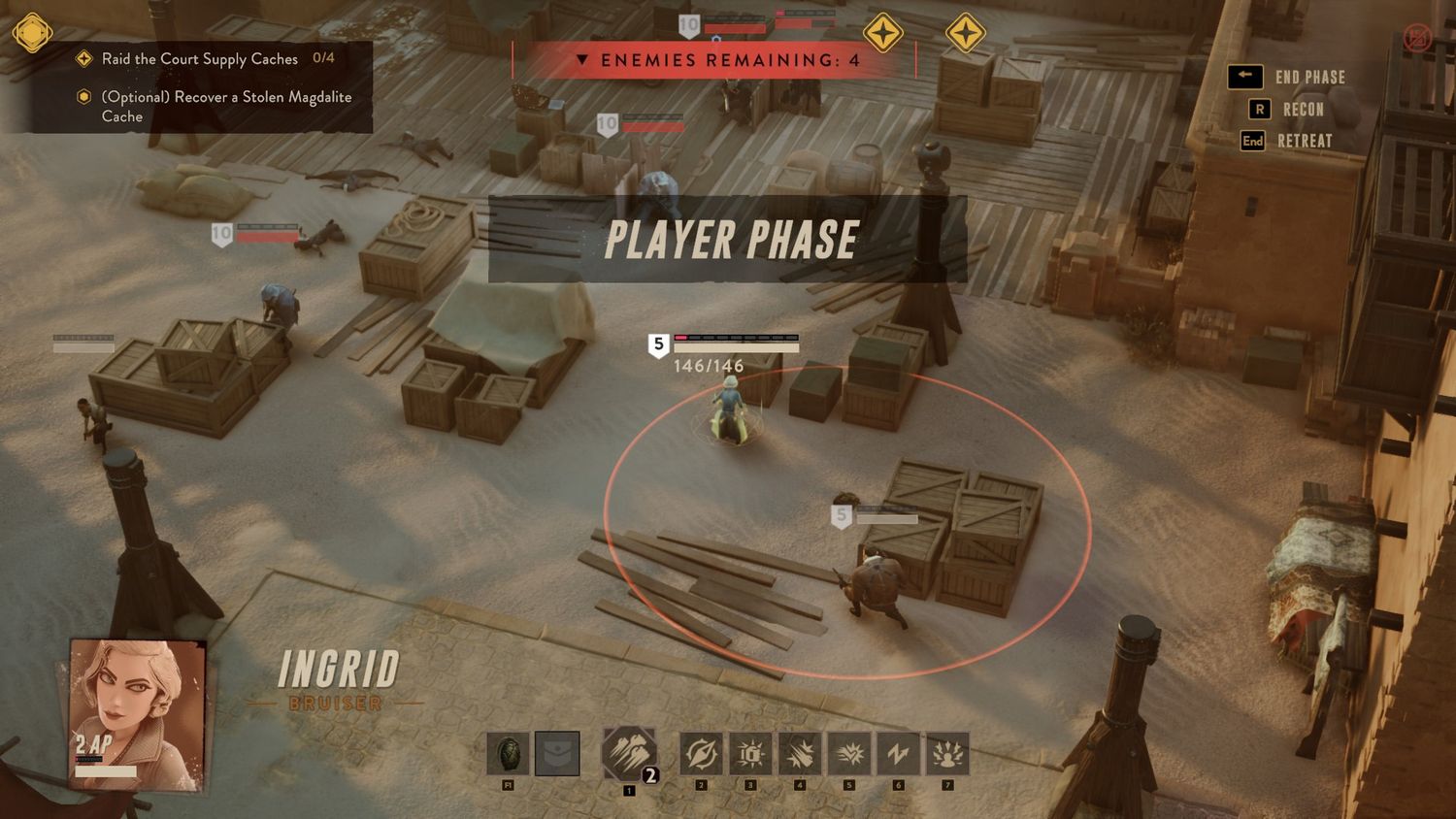Use the smashing fist impact ability
This screenshot has width=1456, height=819.
point(800,754)
